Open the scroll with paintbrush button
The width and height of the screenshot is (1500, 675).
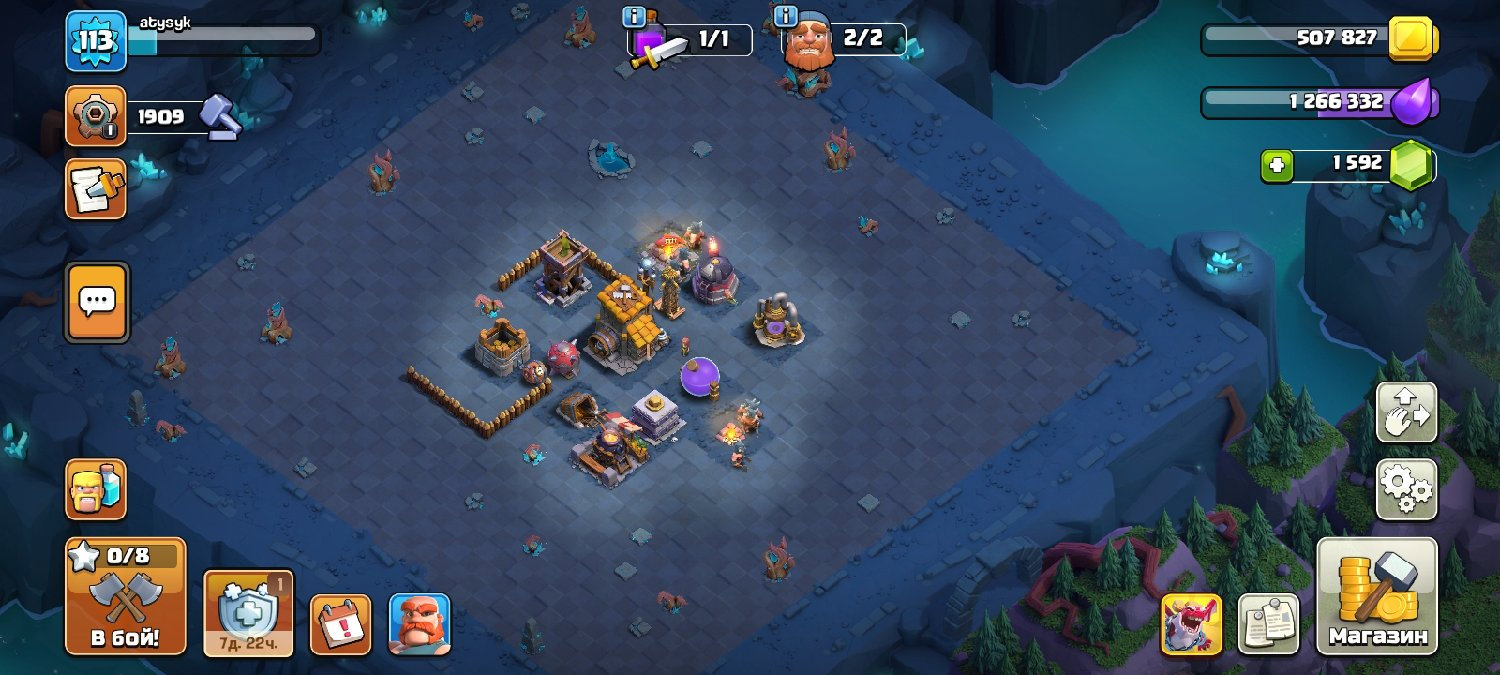[96, 189]
